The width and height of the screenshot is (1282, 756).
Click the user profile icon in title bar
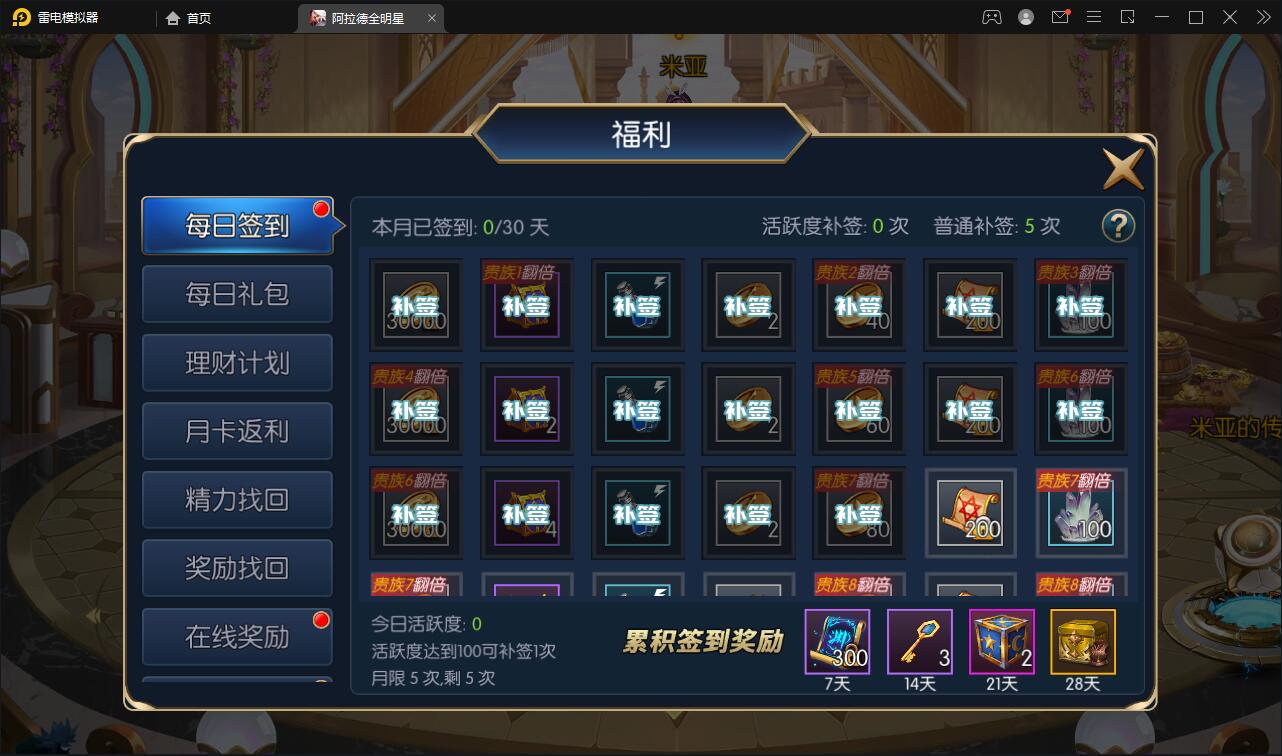(1025, 17)
